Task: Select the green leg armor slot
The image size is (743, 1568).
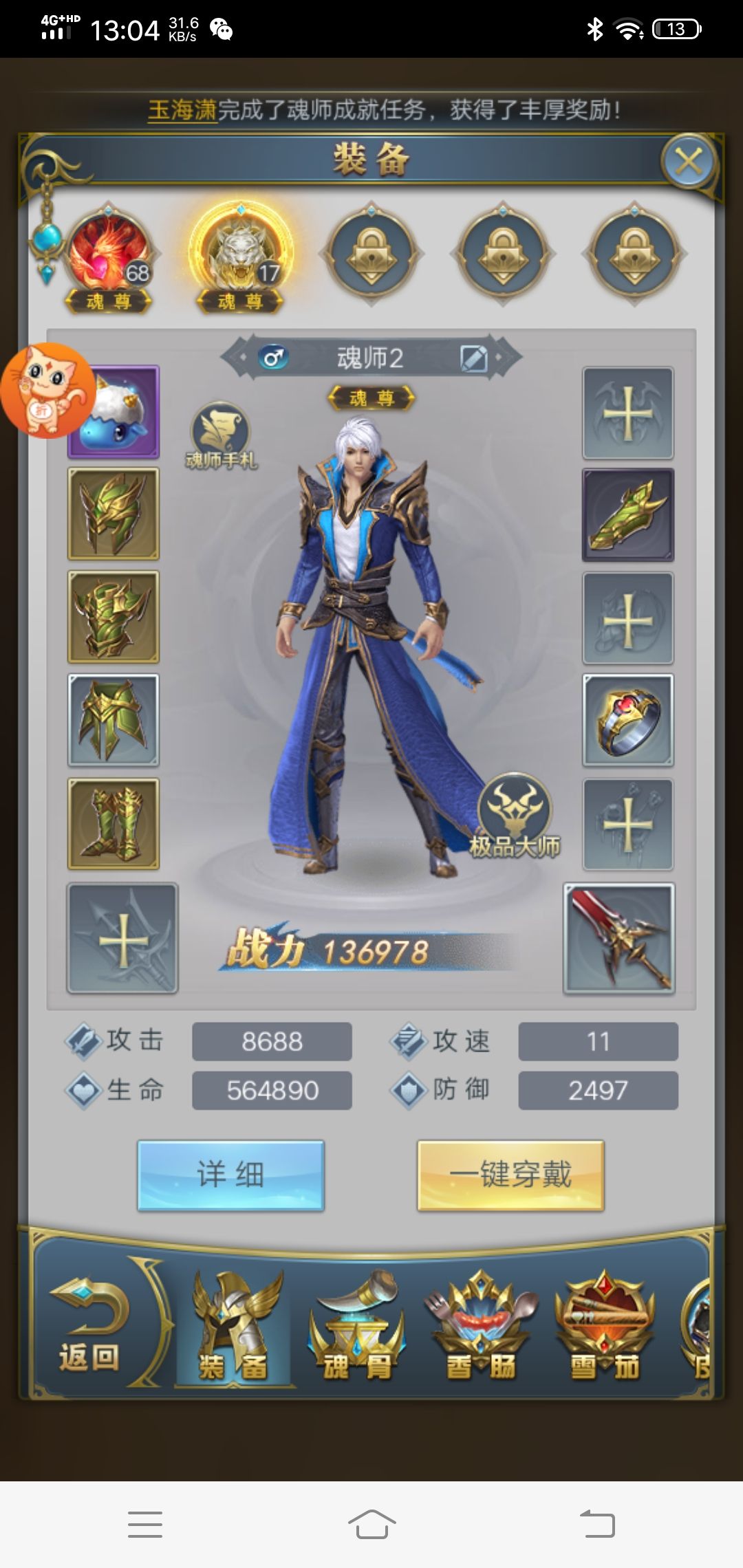Action: [x=114, y=720]
